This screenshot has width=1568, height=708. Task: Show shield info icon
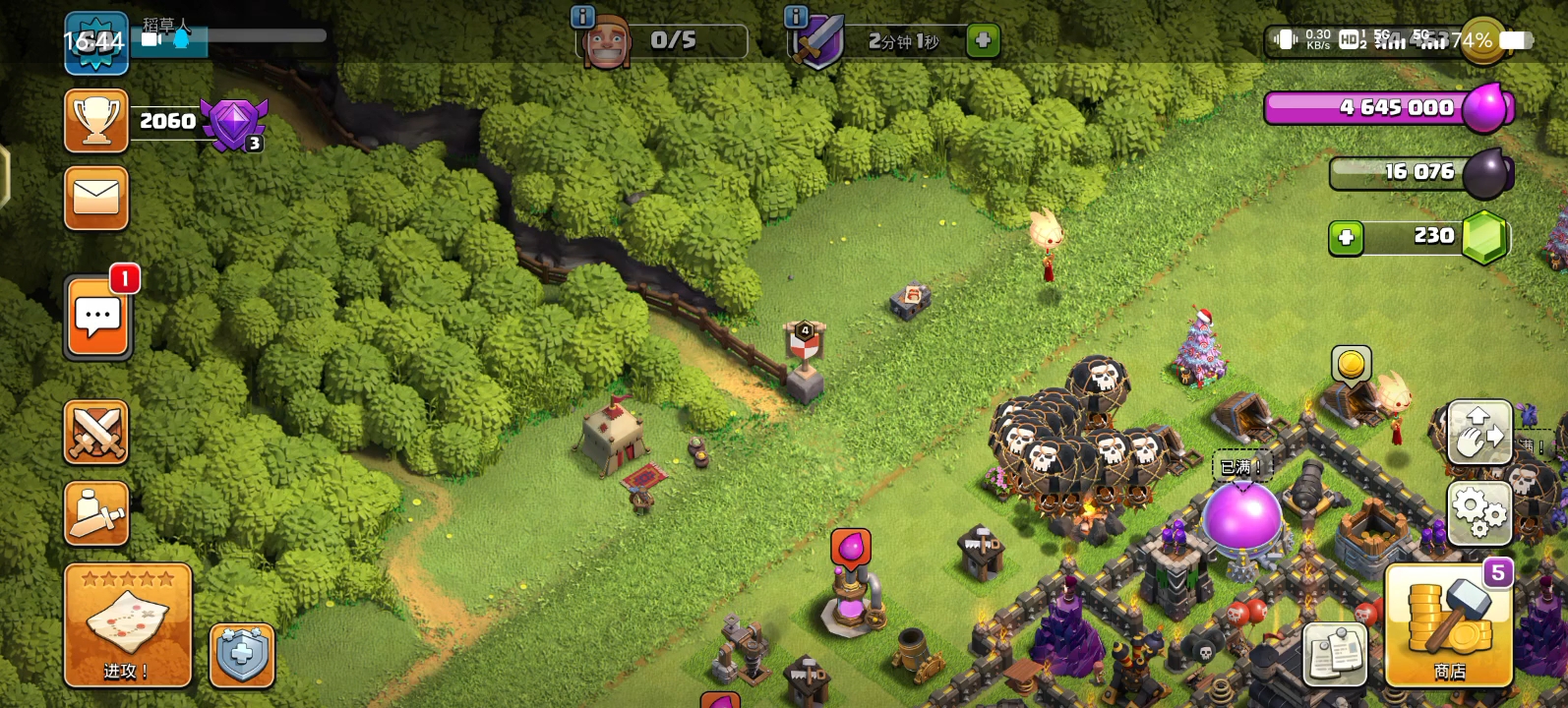pos(795,17)
